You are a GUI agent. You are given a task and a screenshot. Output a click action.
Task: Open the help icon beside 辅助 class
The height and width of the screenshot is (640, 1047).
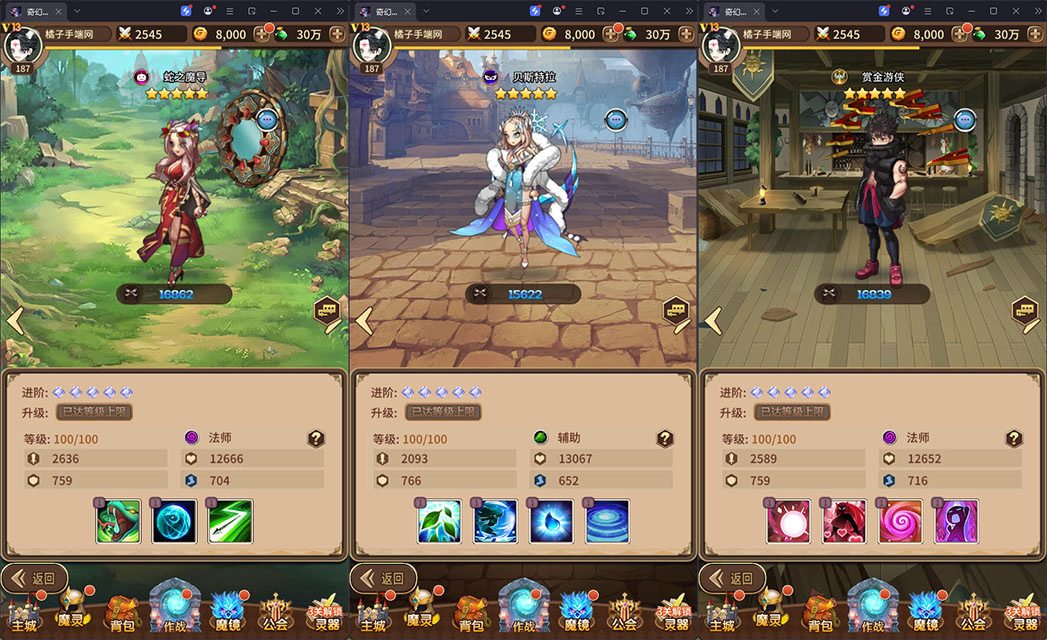click(x=665, y=438)
